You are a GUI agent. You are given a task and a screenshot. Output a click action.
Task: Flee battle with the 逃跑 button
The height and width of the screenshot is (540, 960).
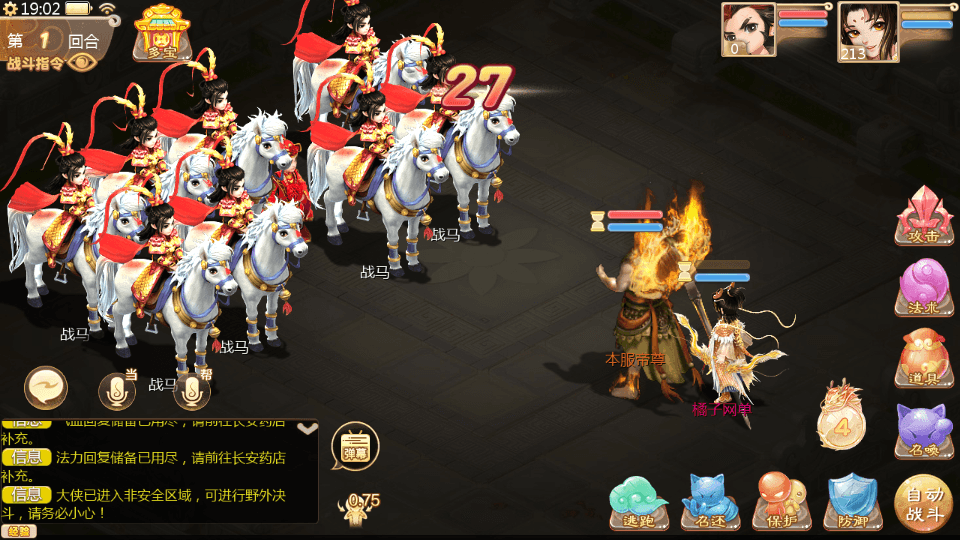point(639,501)
